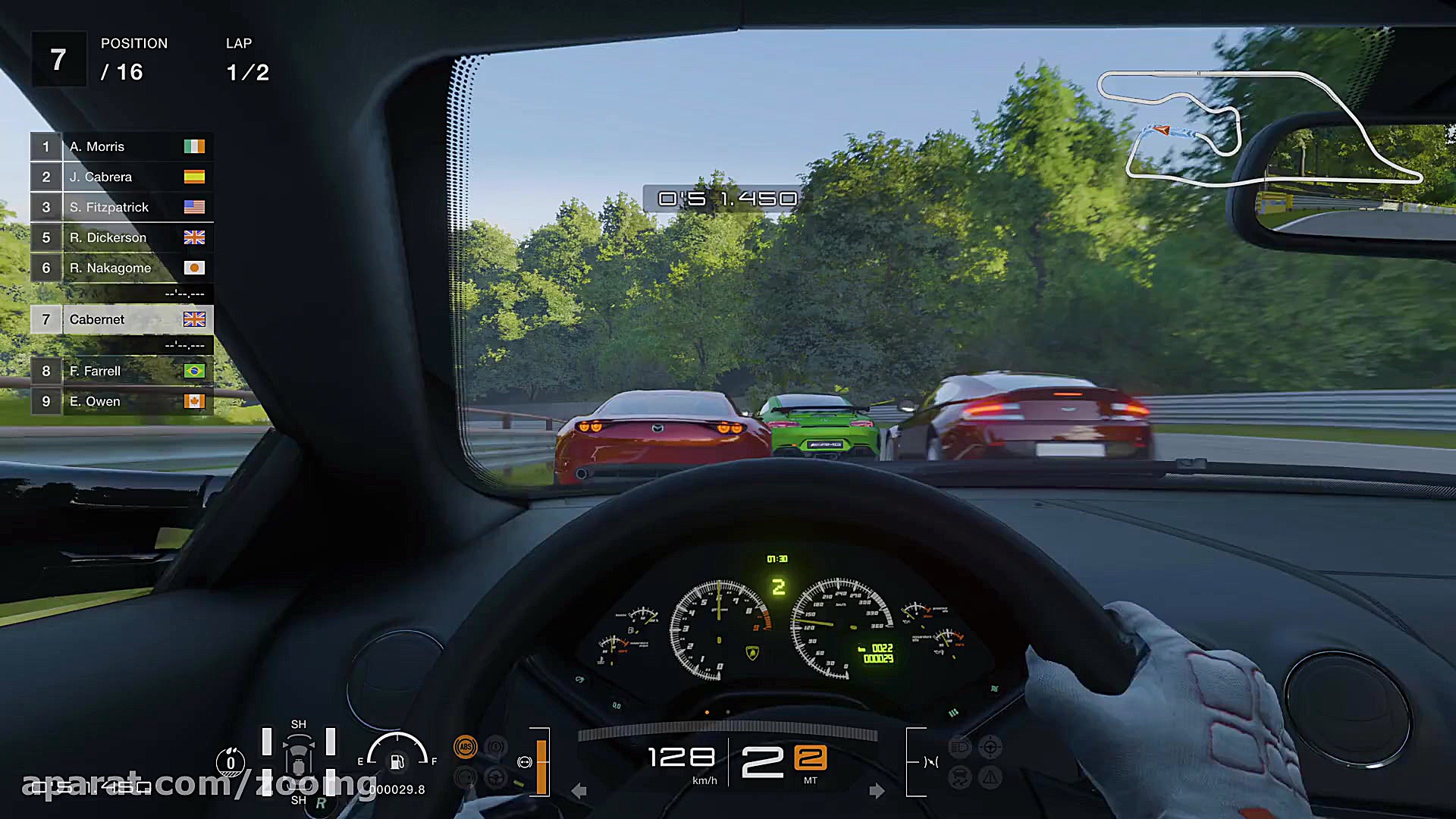Click the left turn arrow indicator
Viewport: 1456px width, 819px height.
(579, 791)
